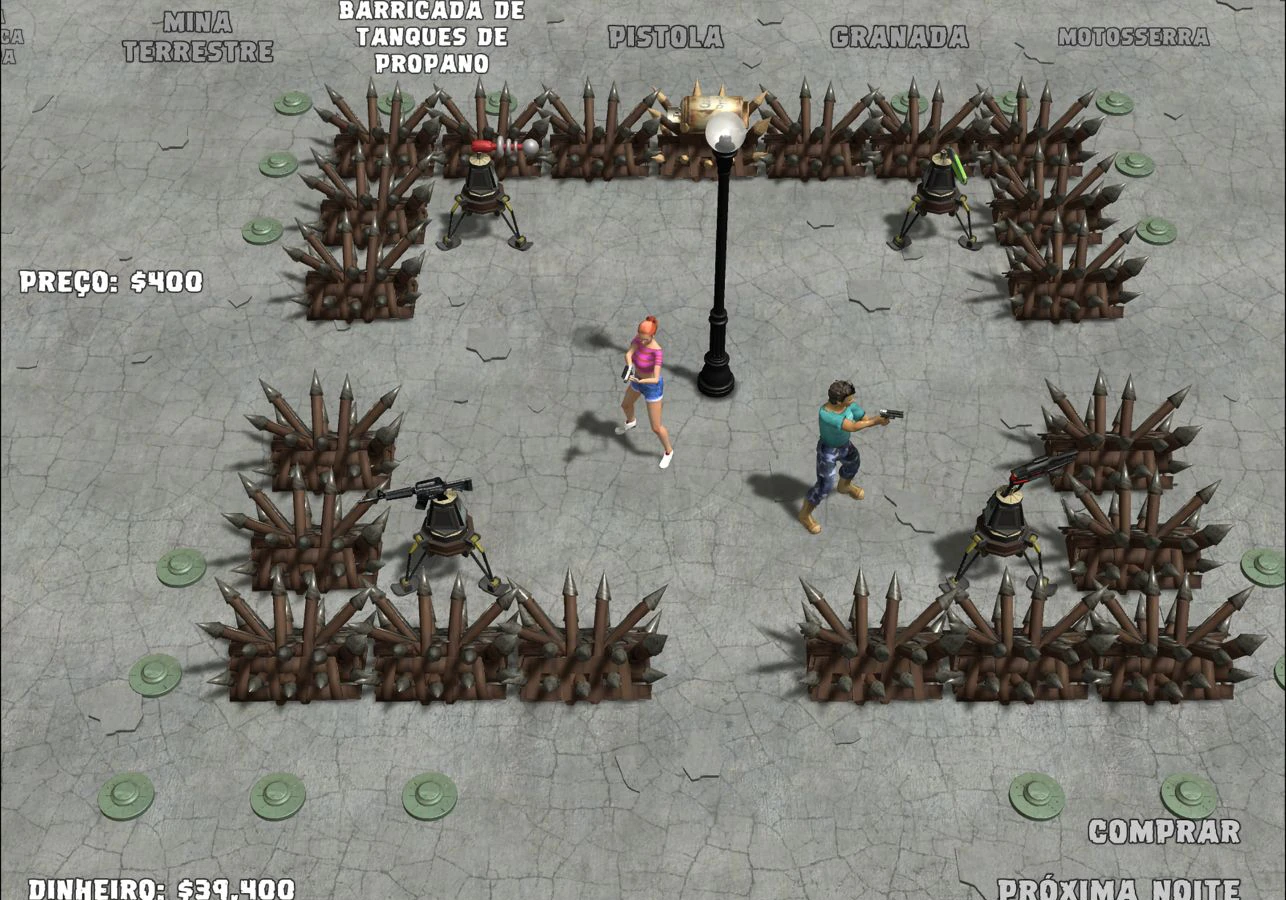Start the Próxima Noite
Viewport: 1286px width, 900px height.
[x=1118, y=888]
